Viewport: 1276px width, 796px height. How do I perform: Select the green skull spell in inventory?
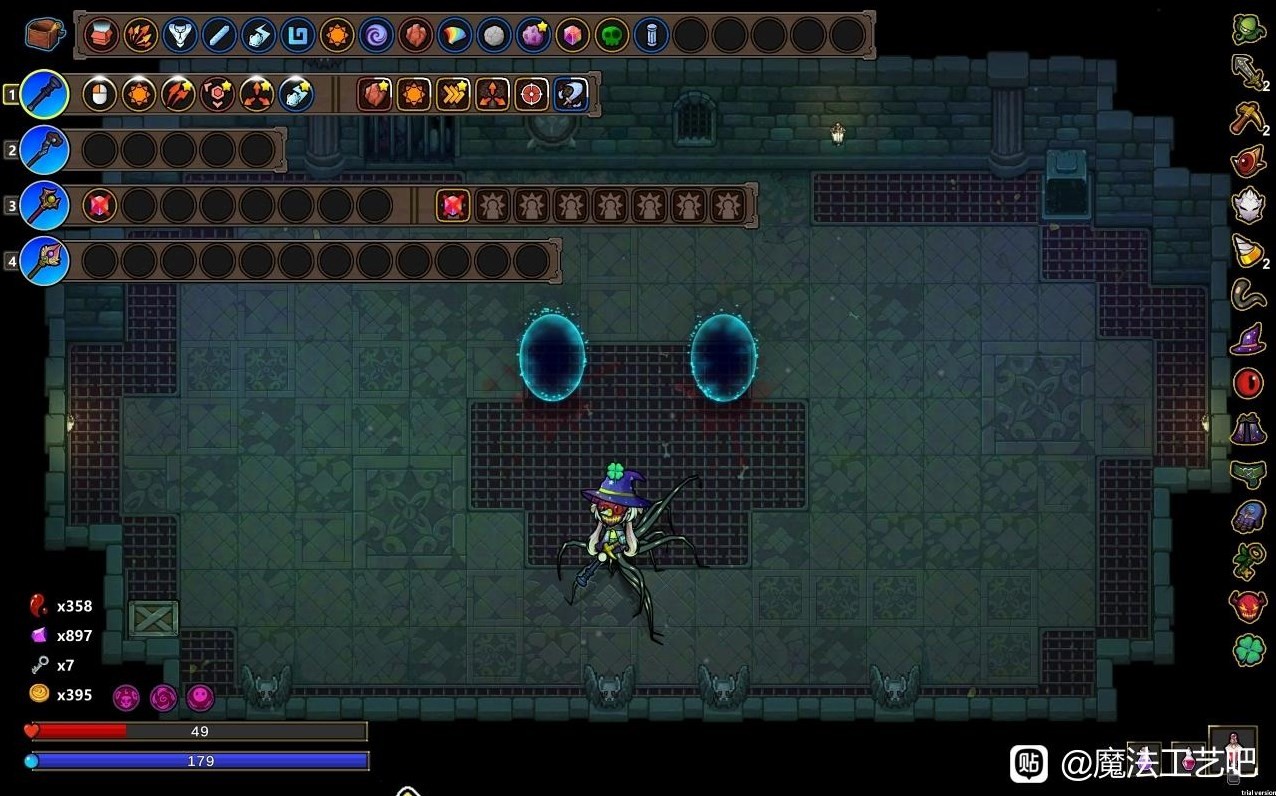click(x=611, y=36)
